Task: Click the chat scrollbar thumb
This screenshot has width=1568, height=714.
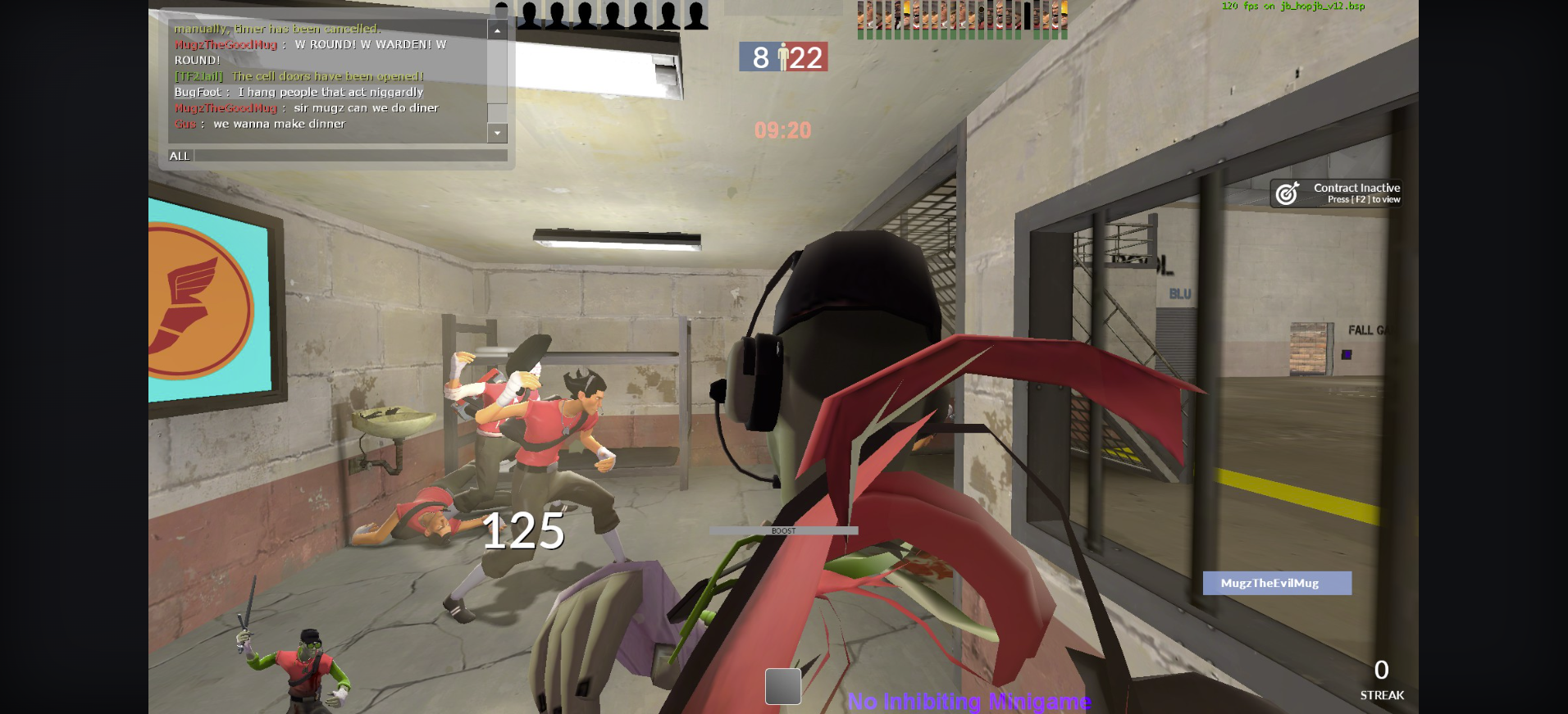Action: point(497,114)
